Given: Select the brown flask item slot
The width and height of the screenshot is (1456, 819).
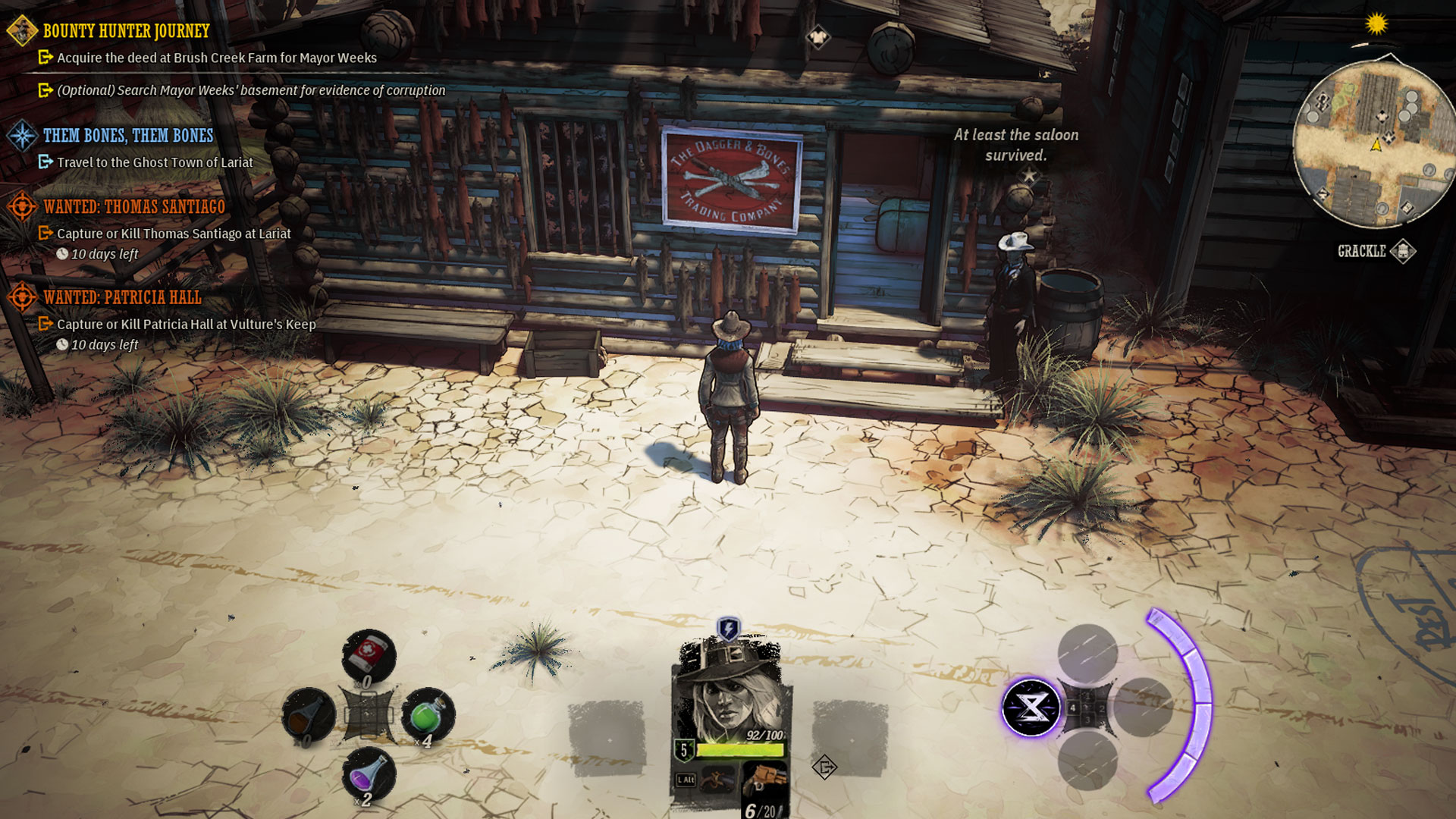Looking at the screenshot, I should tap(309, 714).
